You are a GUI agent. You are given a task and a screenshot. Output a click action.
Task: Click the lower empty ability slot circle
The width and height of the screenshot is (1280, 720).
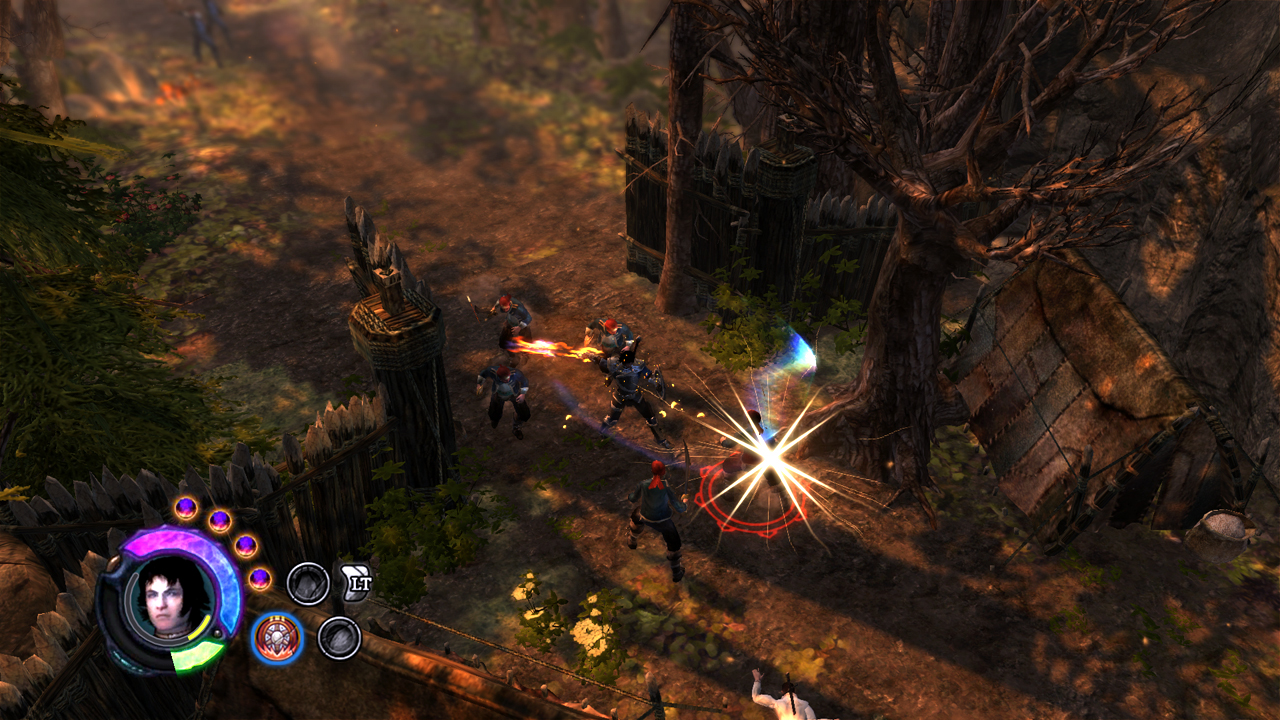point(340,638)
